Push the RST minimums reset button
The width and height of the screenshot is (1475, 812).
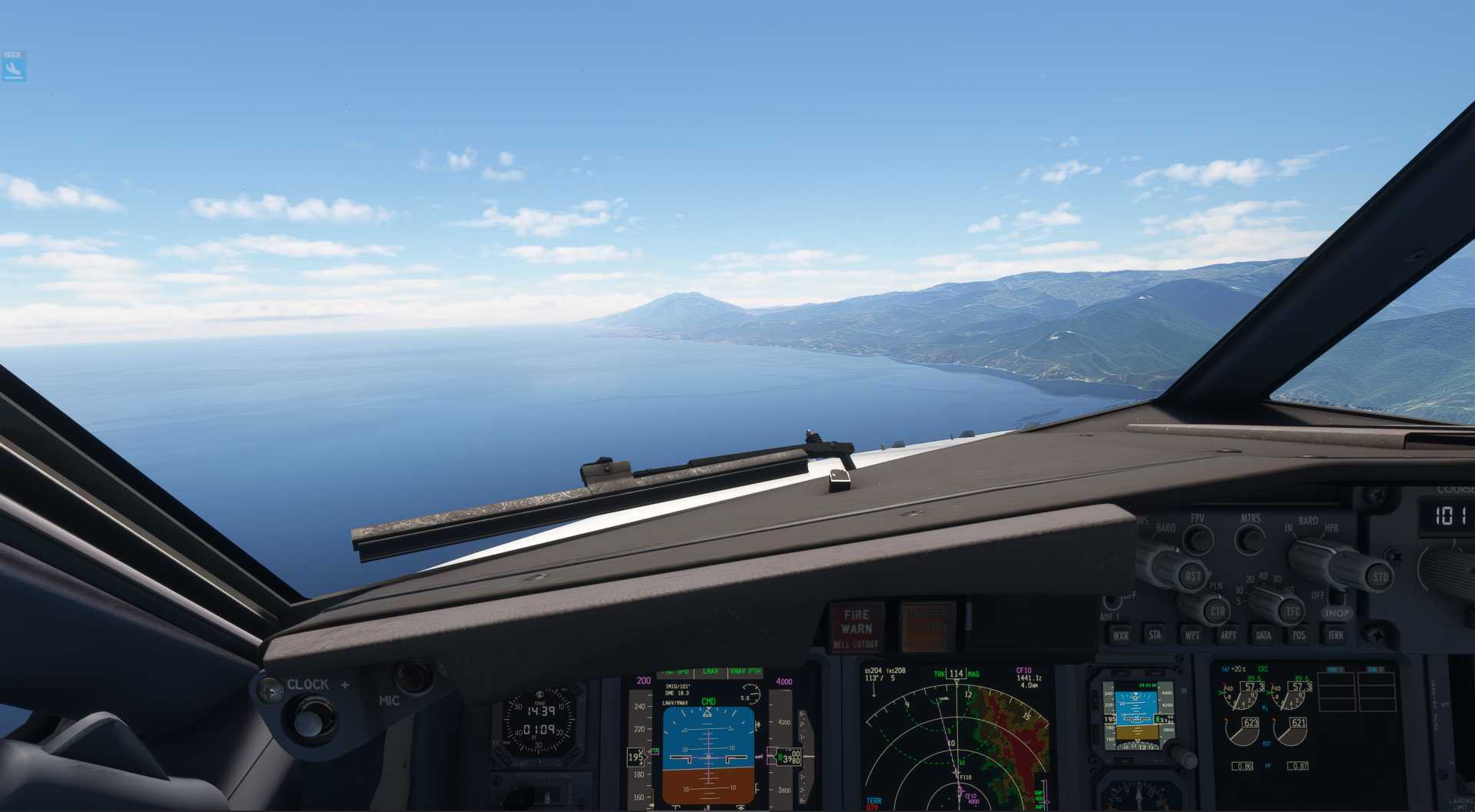1192,576
